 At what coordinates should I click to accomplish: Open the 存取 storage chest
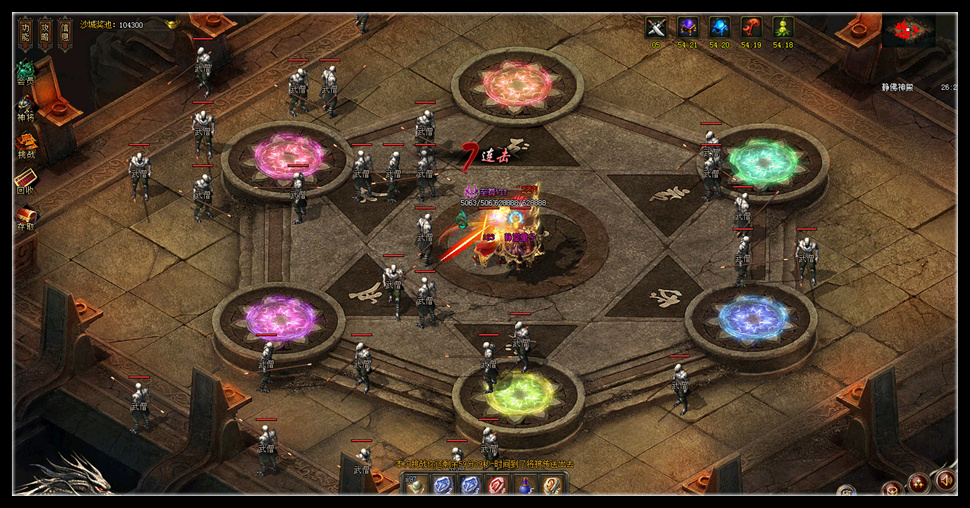[x=25, y=217]
